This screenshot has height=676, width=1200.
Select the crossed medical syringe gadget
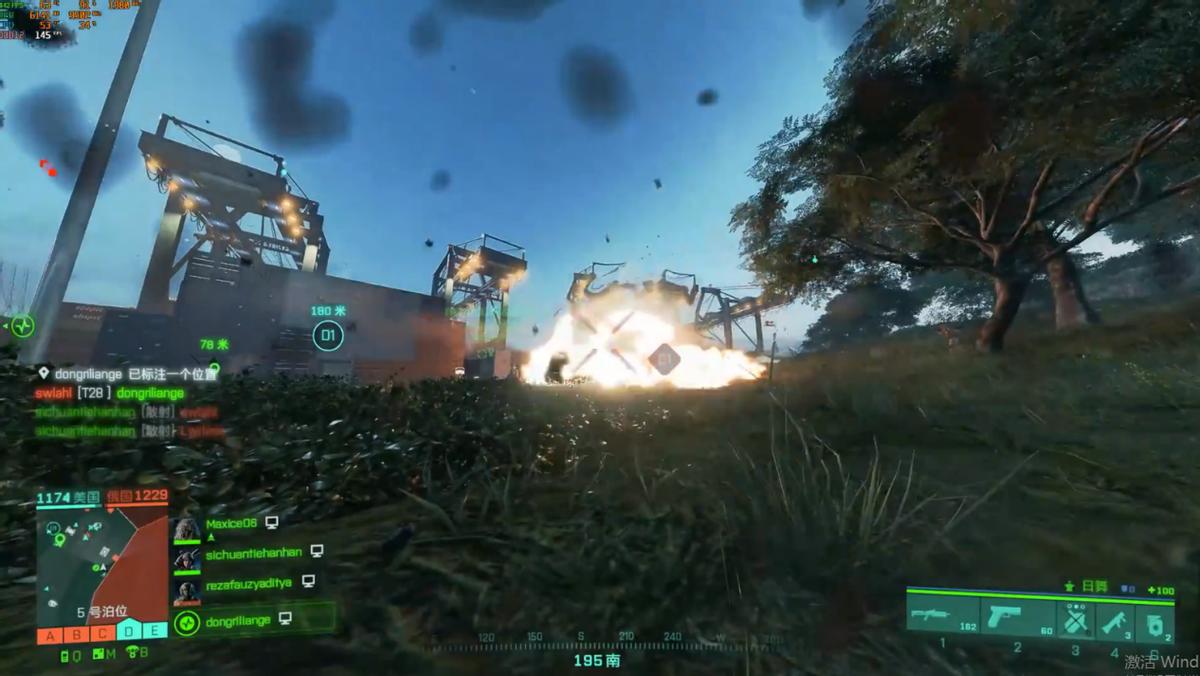(1076, 621)
